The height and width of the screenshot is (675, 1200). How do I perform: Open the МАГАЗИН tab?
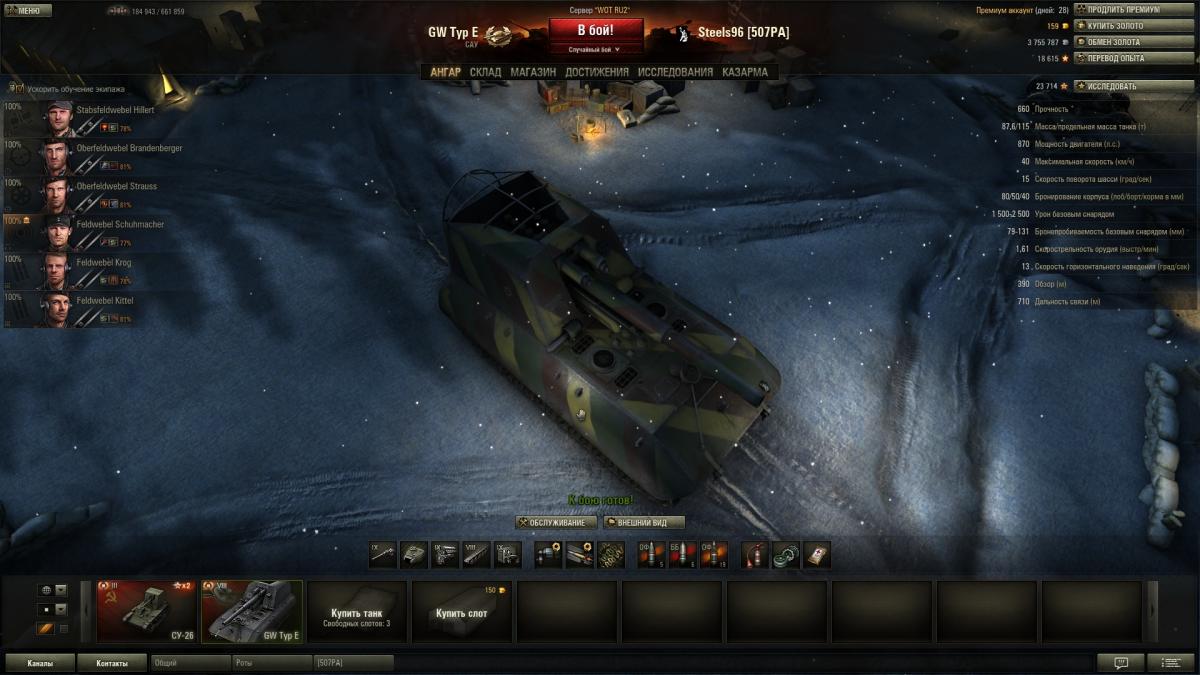point(533,72)
